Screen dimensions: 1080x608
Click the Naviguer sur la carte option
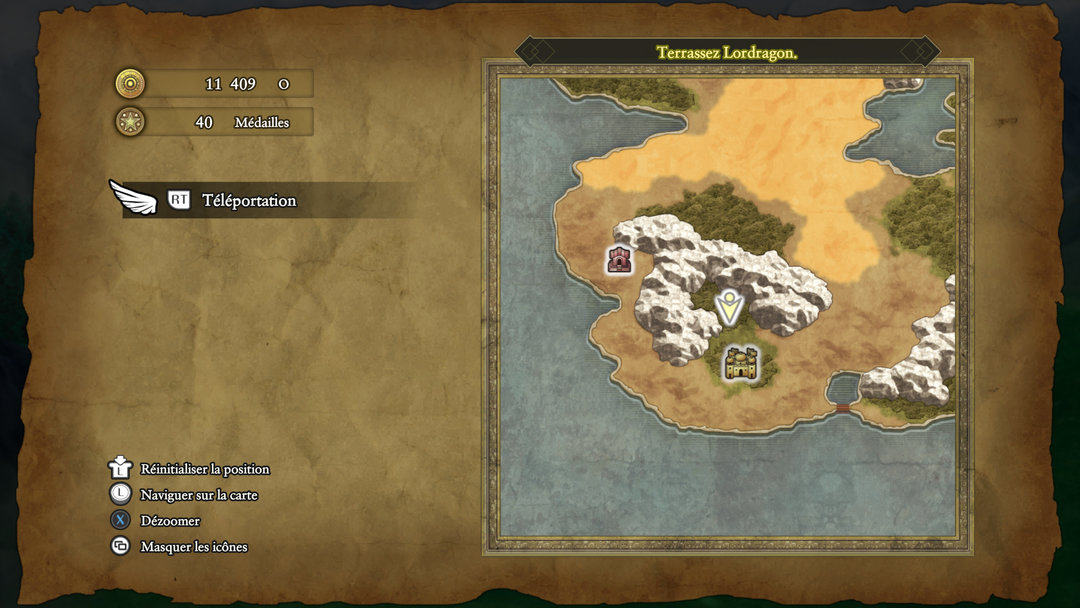tap(199, 495)
